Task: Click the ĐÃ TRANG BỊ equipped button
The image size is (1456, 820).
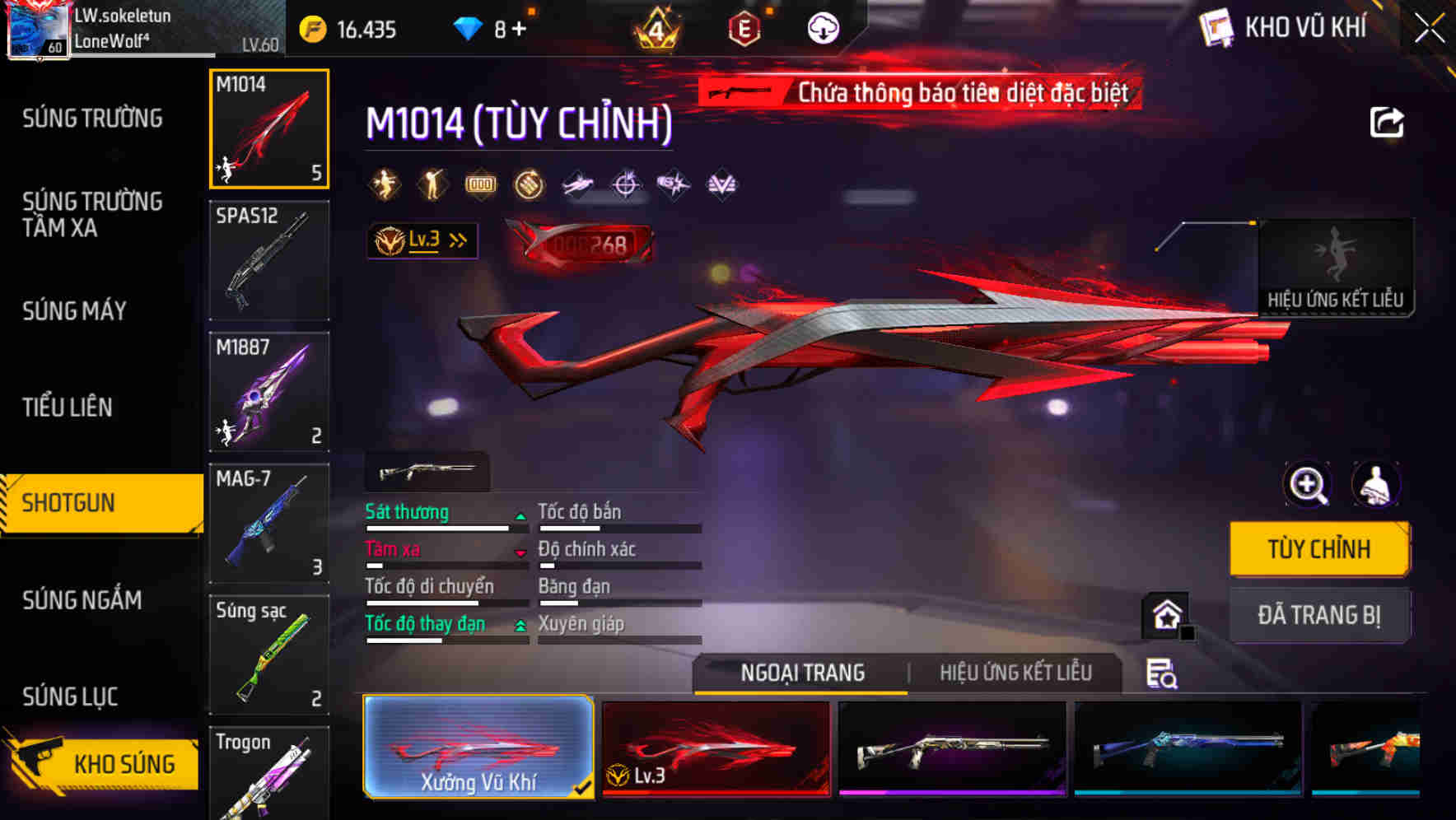Action: click(1319, 615)
